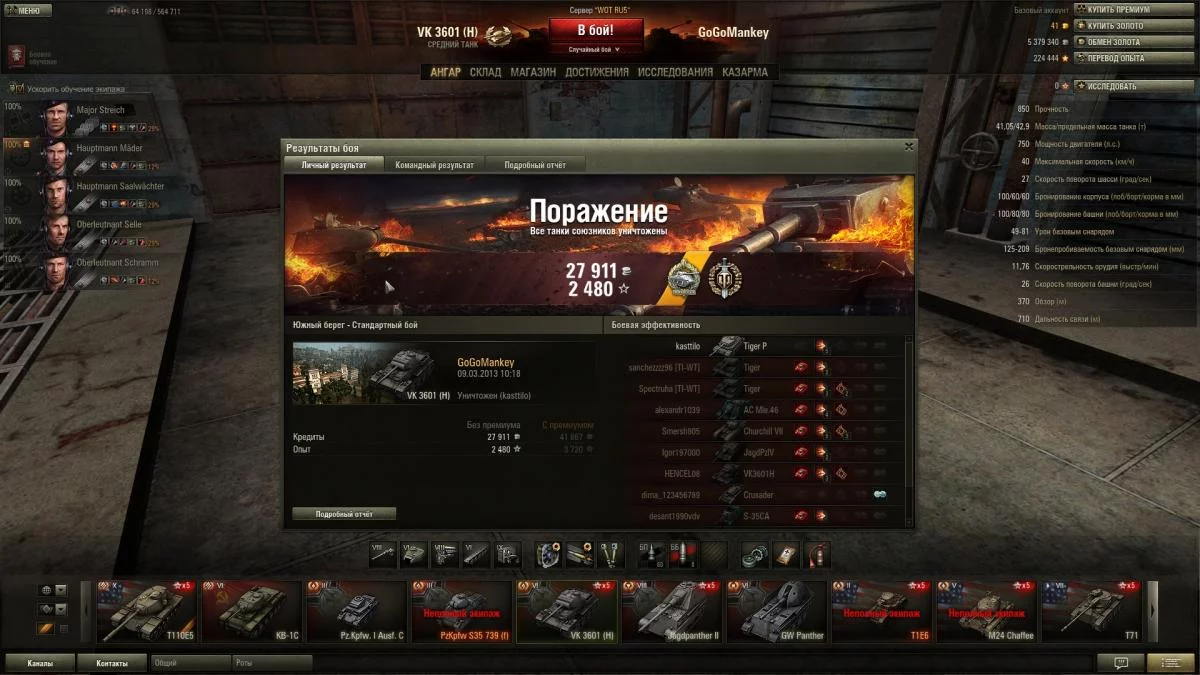This screenshot has width=1200, height=675.
Task: Open the Контакты contacts button
Action: coord(112,663)
